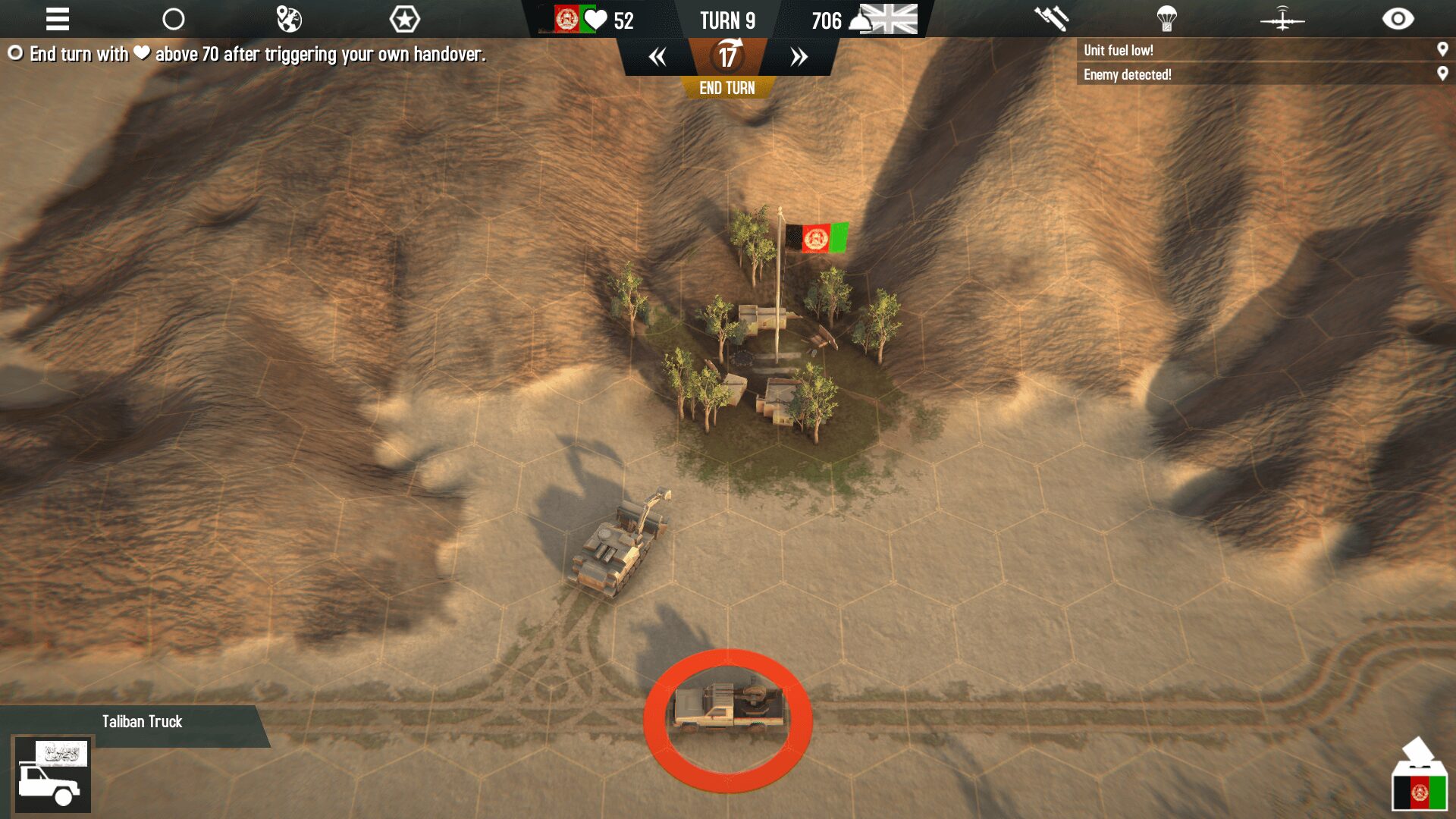Toggle the eye visibility view
The width and height of the screenshot is (1456, 819).
coord(1398,19)
